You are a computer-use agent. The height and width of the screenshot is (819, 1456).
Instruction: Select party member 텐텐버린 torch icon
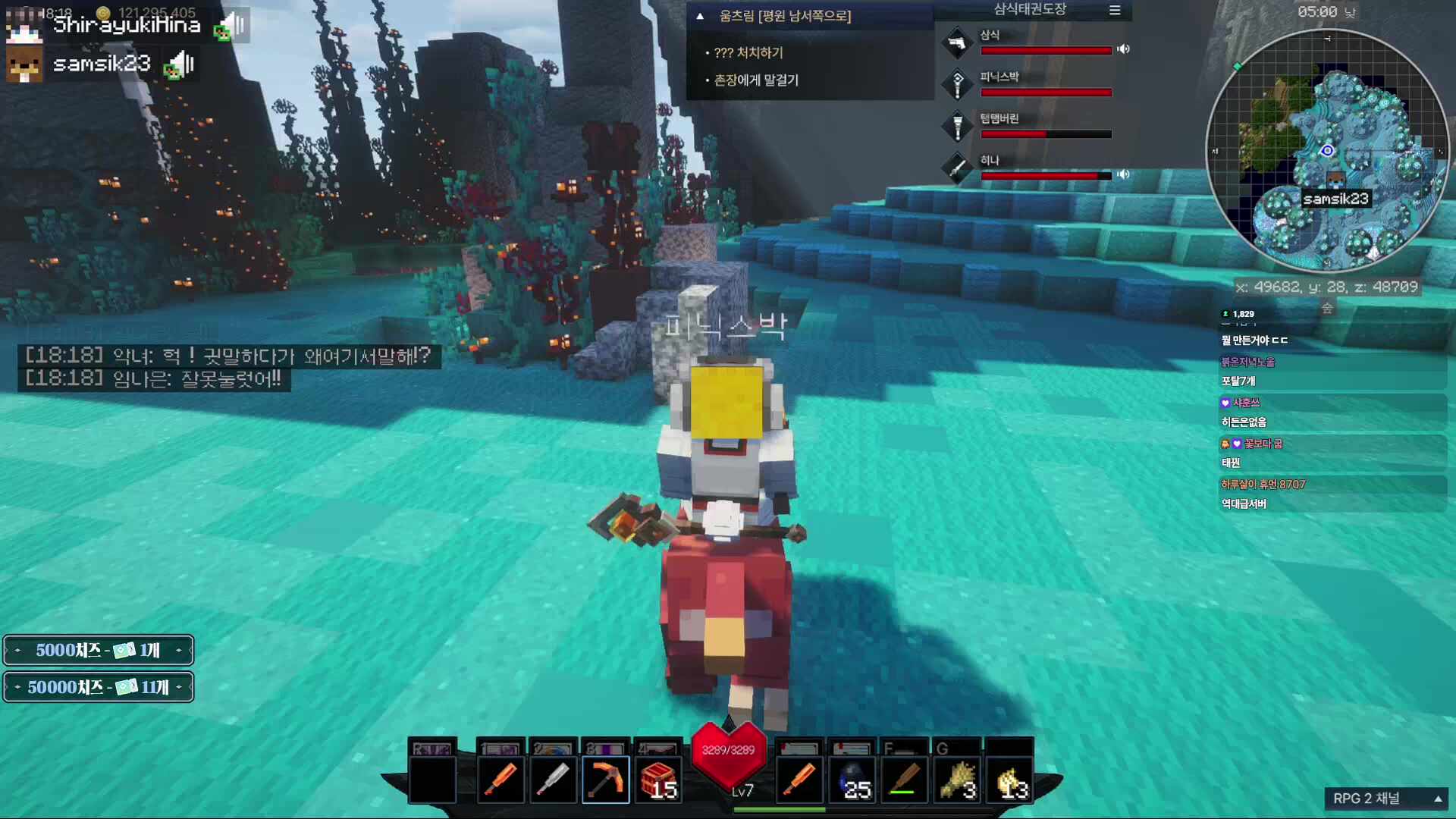[x=957, y=126]
